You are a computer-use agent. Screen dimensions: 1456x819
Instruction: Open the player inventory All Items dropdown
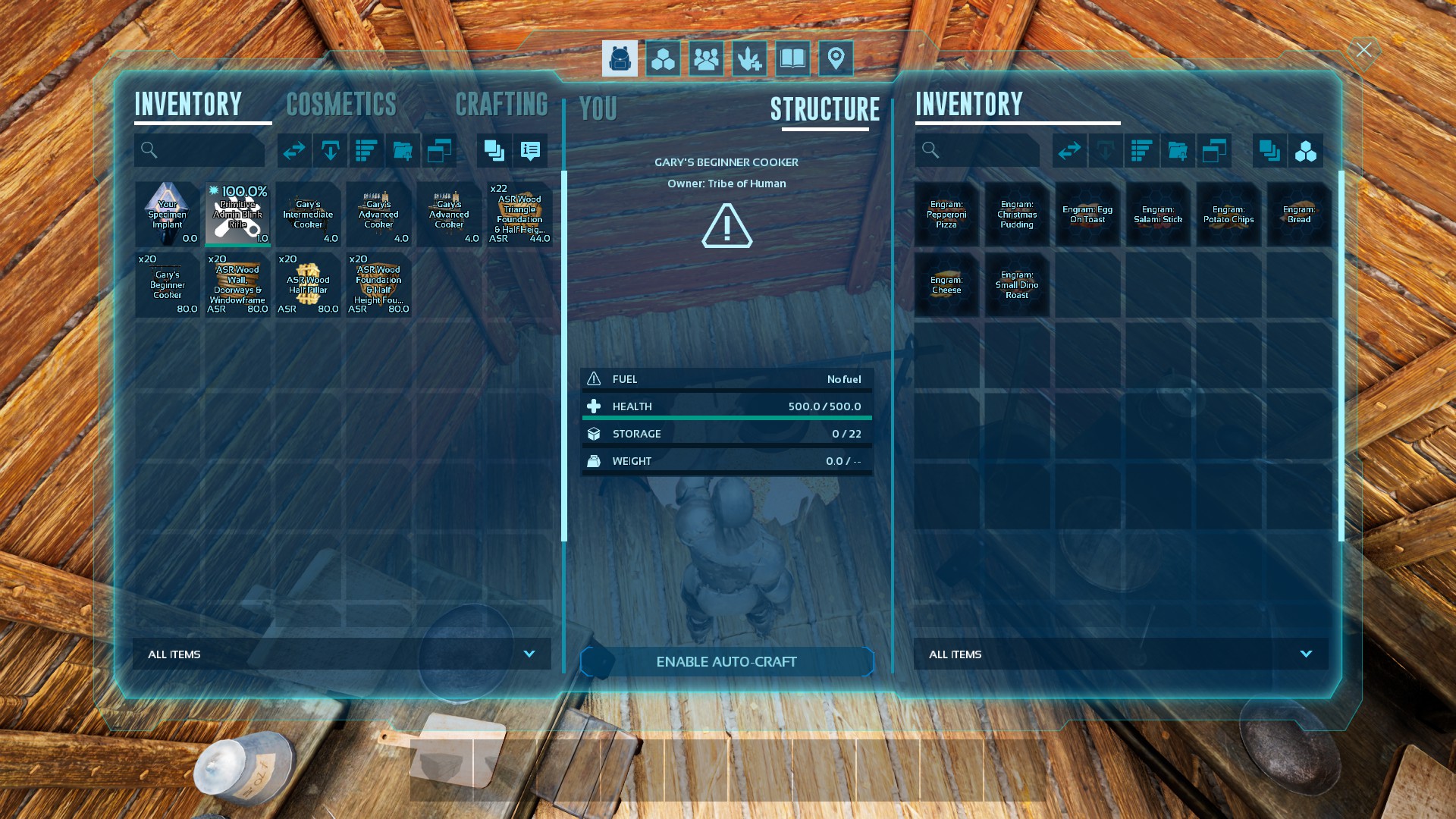pyautogui.click(x=341, y=654)
